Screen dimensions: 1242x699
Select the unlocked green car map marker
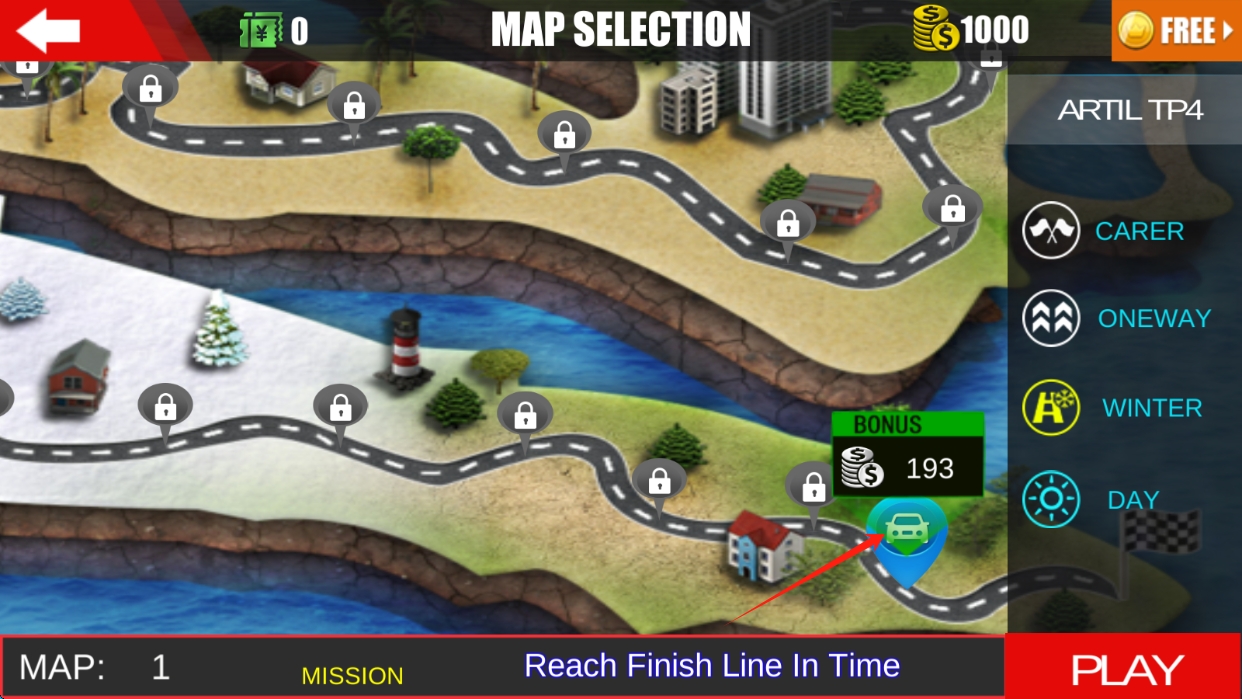tap(906, 532)
